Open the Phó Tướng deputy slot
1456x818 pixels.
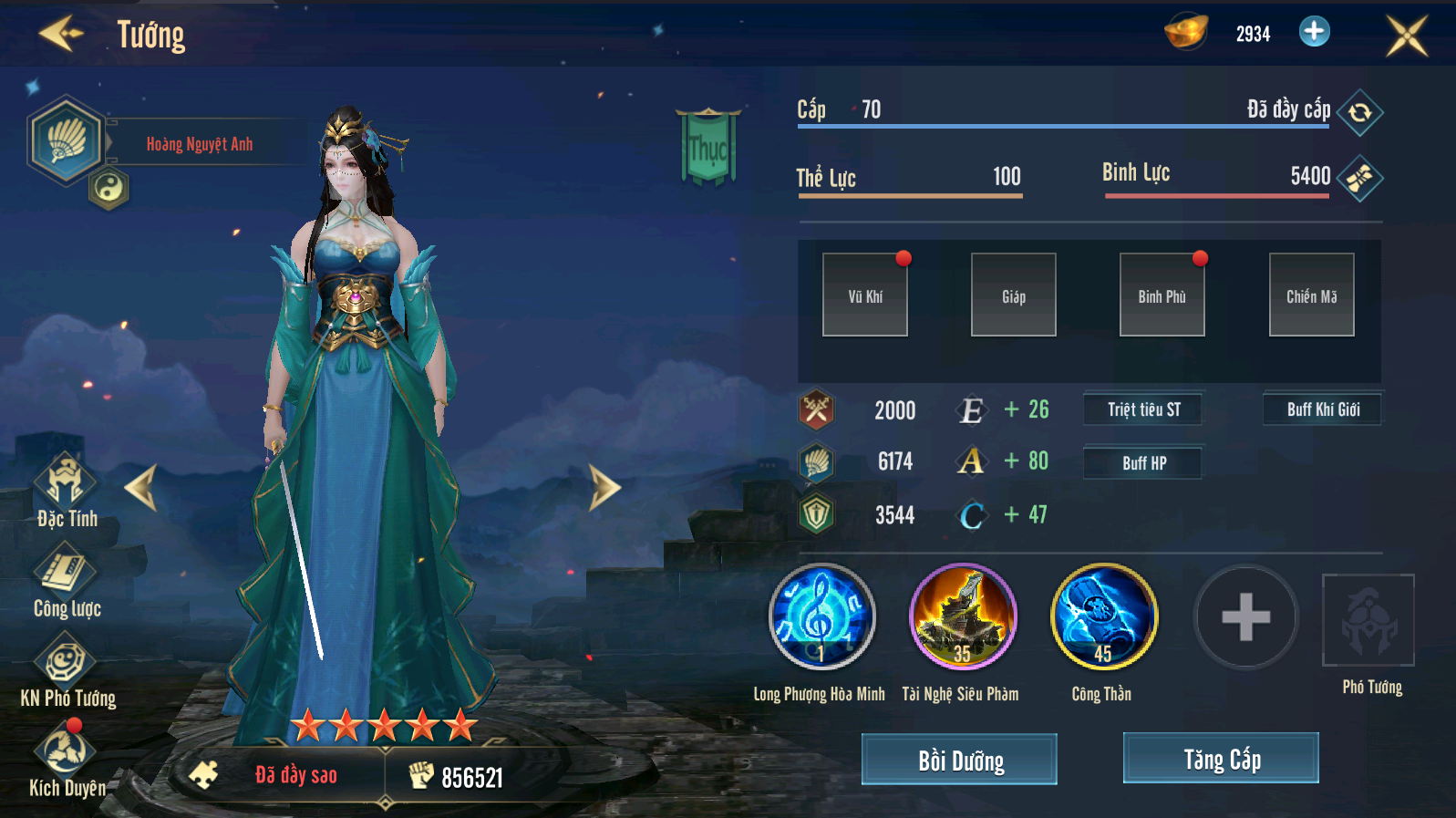(1368, 621)
